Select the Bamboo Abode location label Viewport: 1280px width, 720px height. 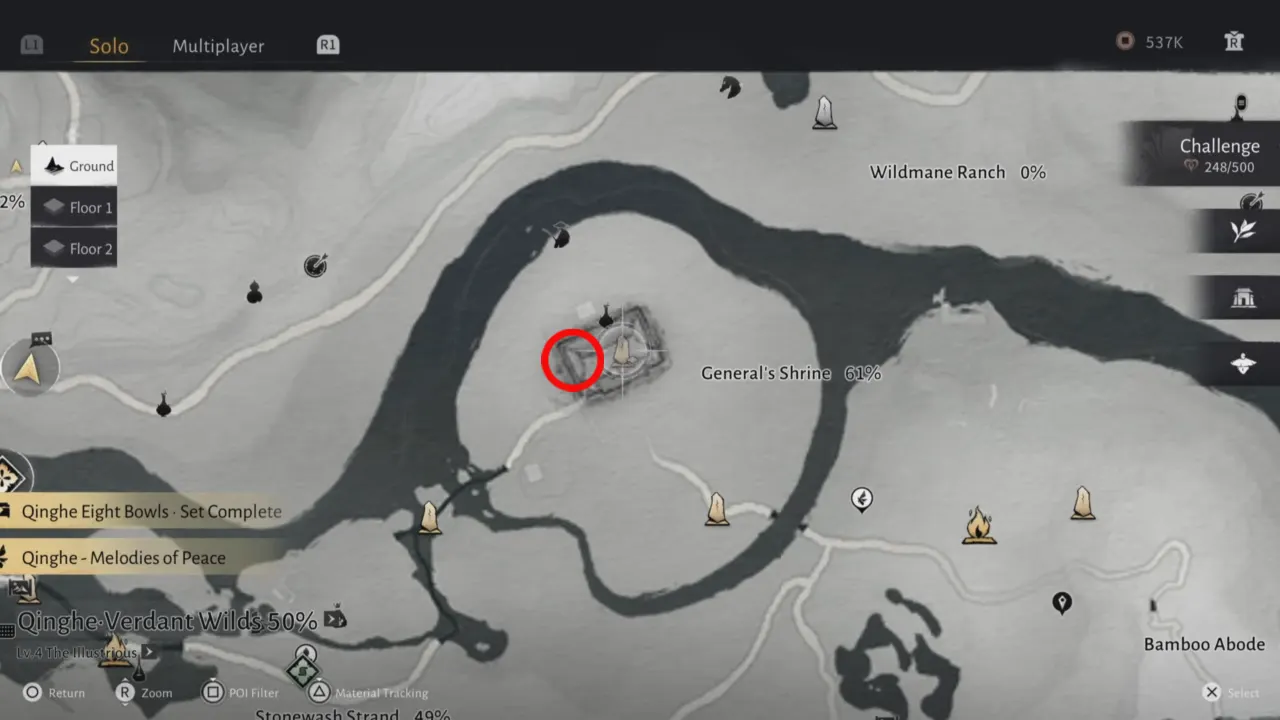click(1204, 644)
